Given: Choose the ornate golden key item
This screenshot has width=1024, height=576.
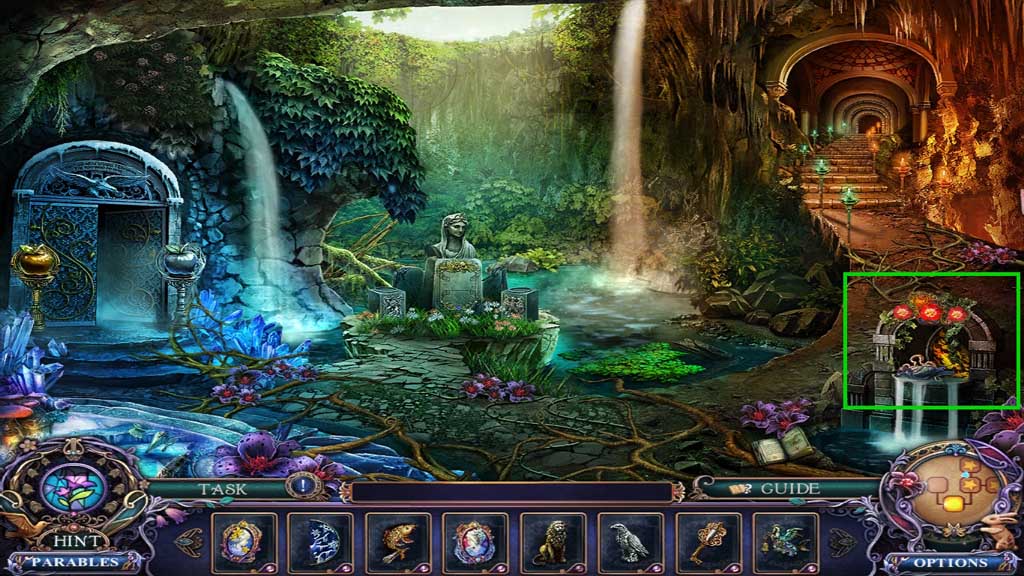Looking at the screenshot, I should (707, 543).
